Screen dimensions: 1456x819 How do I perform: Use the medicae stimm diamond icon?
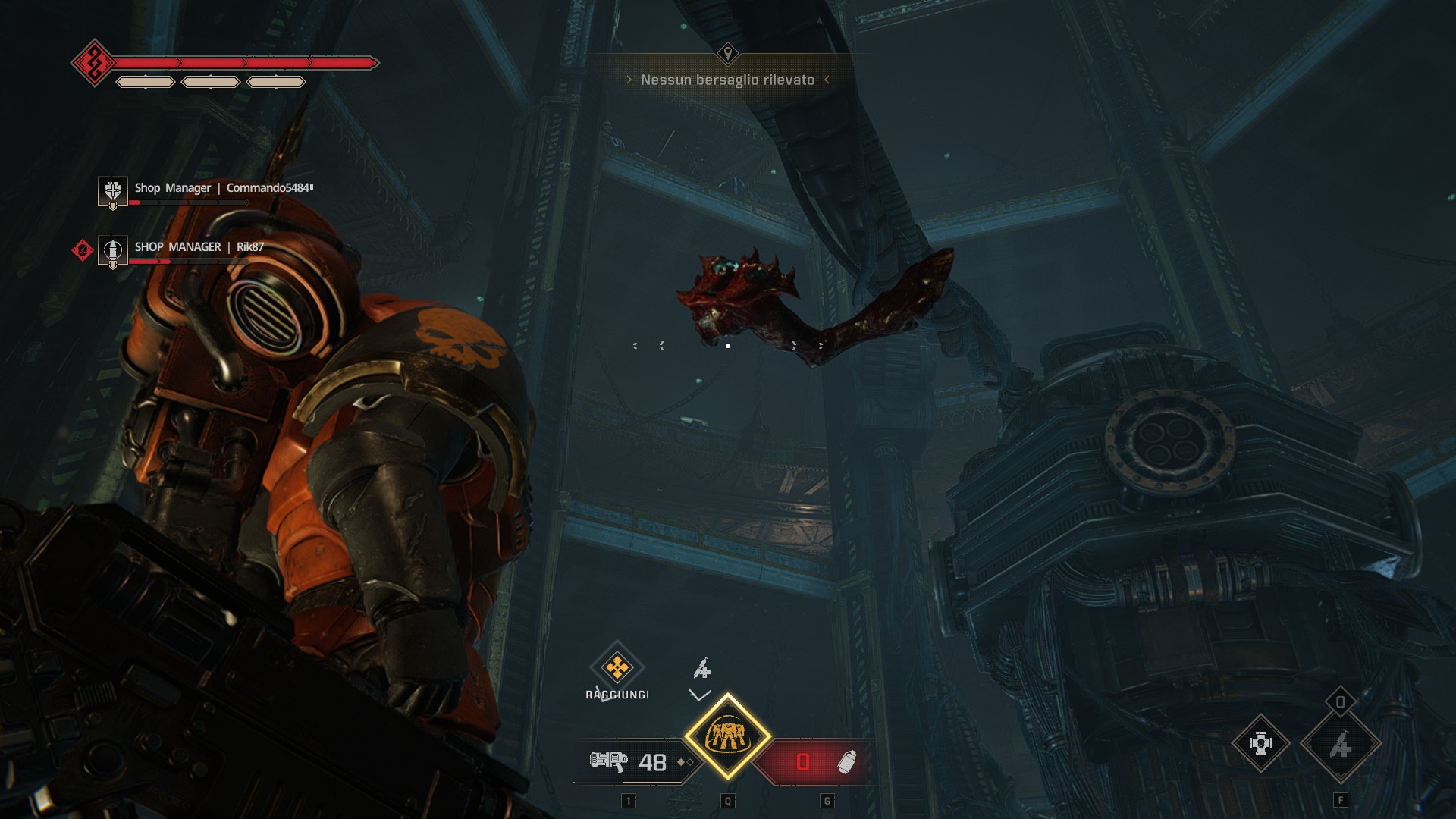click(1260, 744)
